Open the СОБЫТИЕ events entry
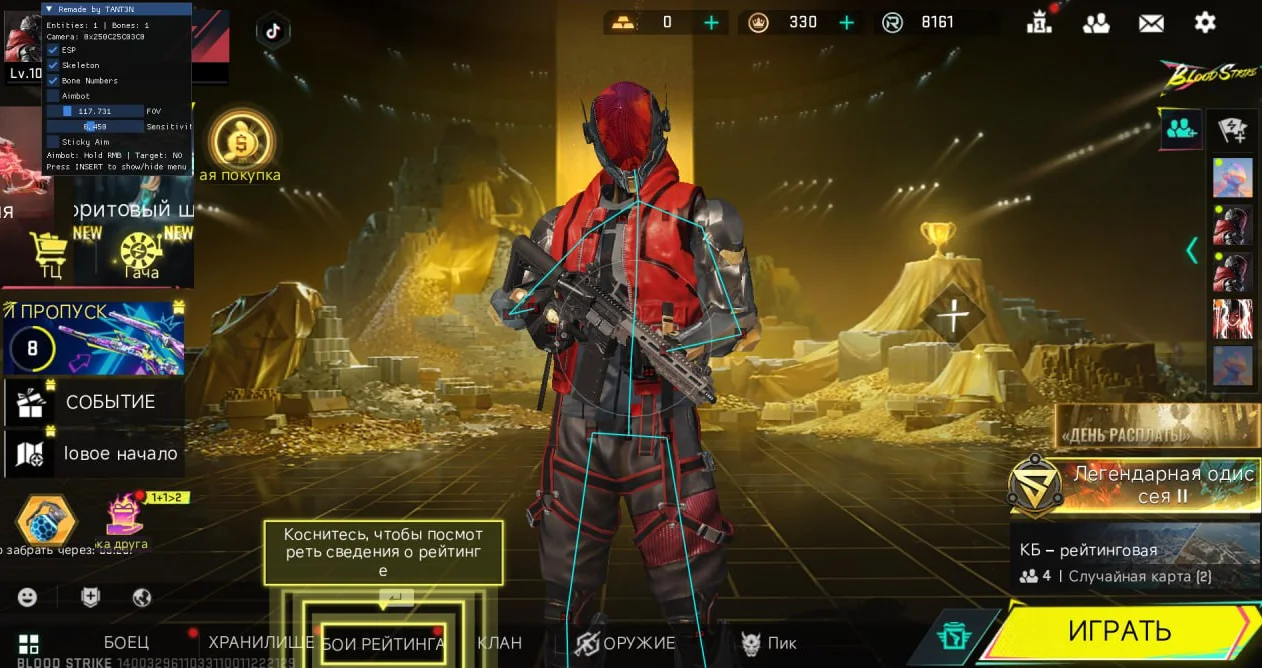The height and width of the screenshot is (668, 1262). pos(95,402)
